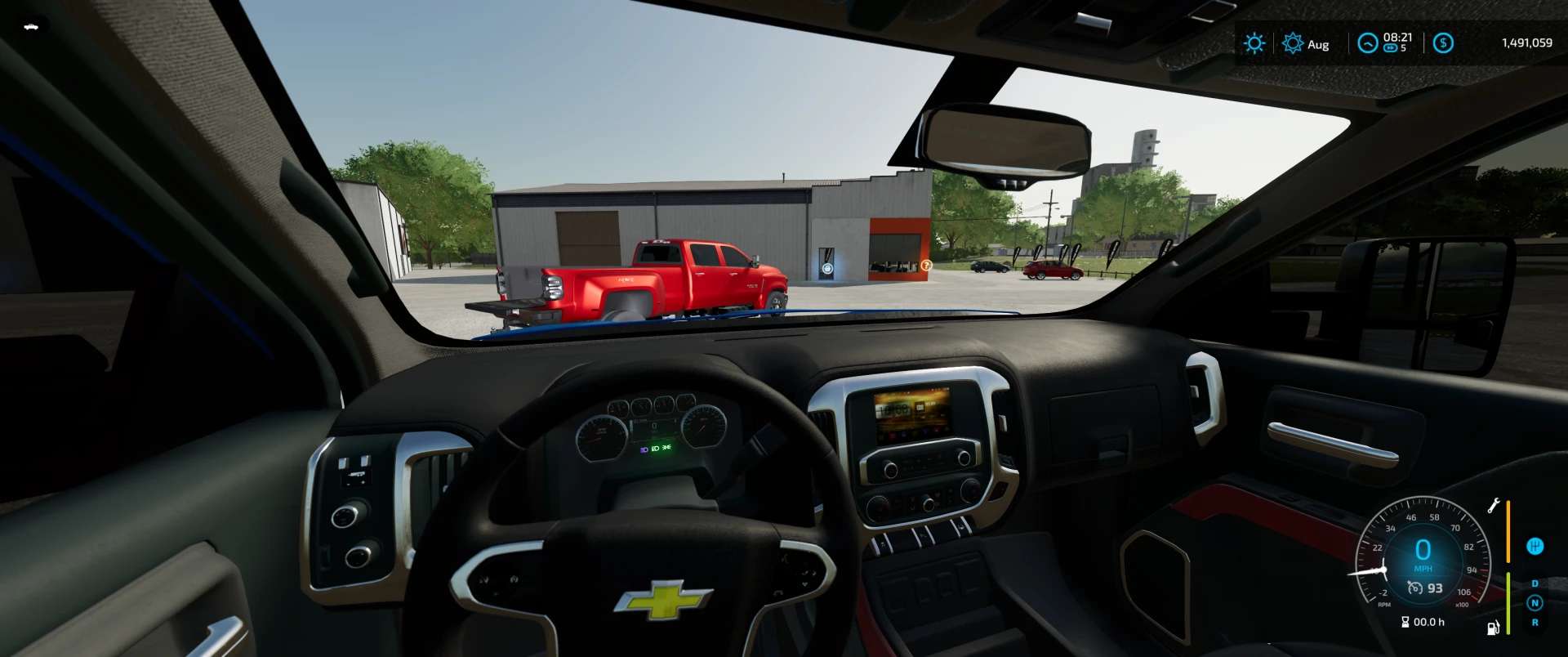Click the fuel pump icon
This screenshot has width=1568, height=657.
(x=1493, y=627)
